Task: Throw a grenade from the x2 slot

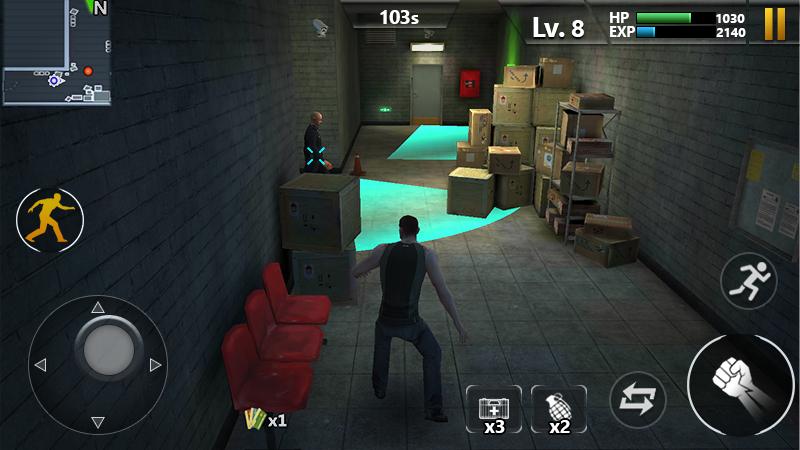Action: point(559,409)
